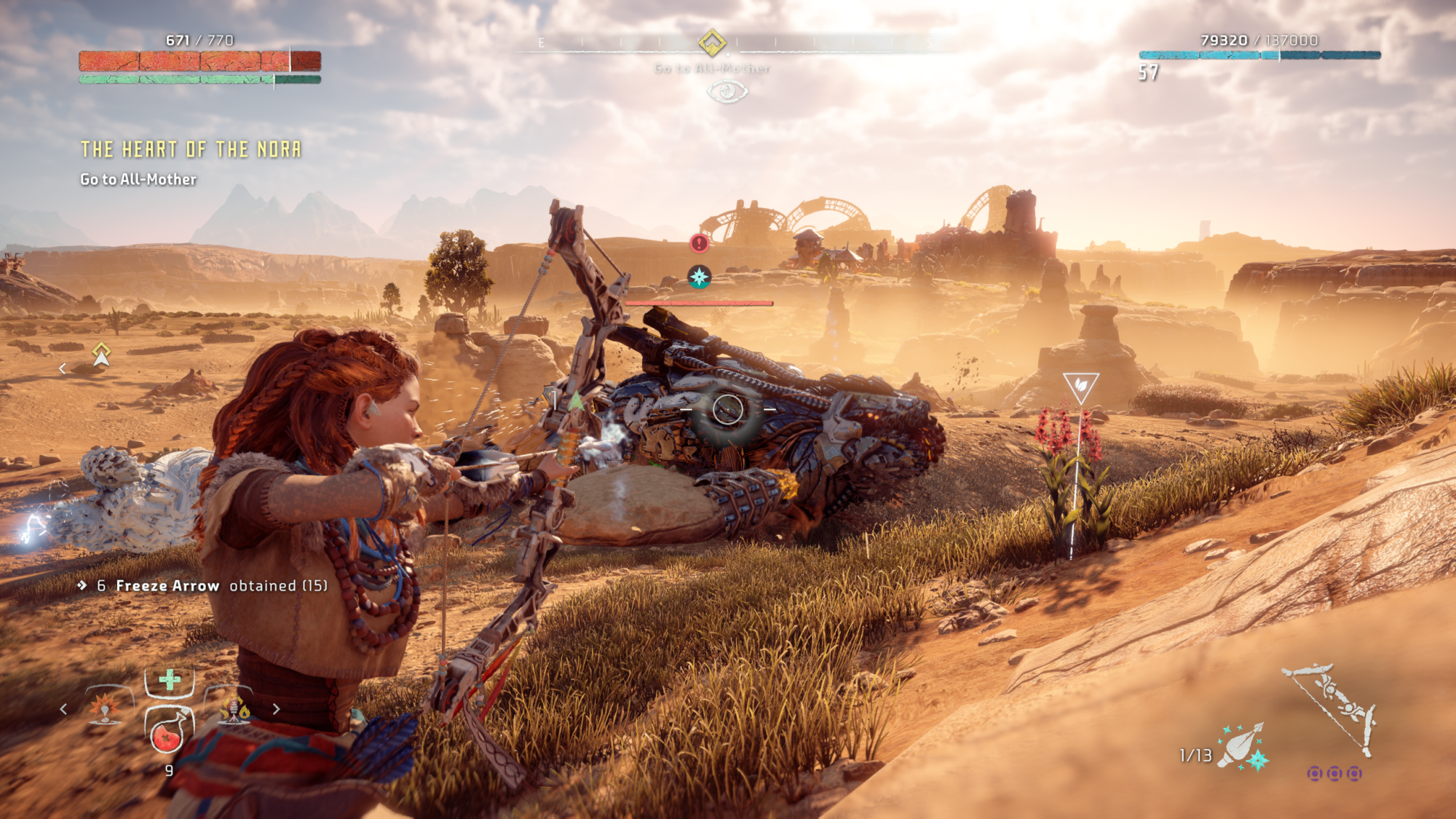Click the yellow quest marker on the compass
The image size is (1456, 819).
712,43
